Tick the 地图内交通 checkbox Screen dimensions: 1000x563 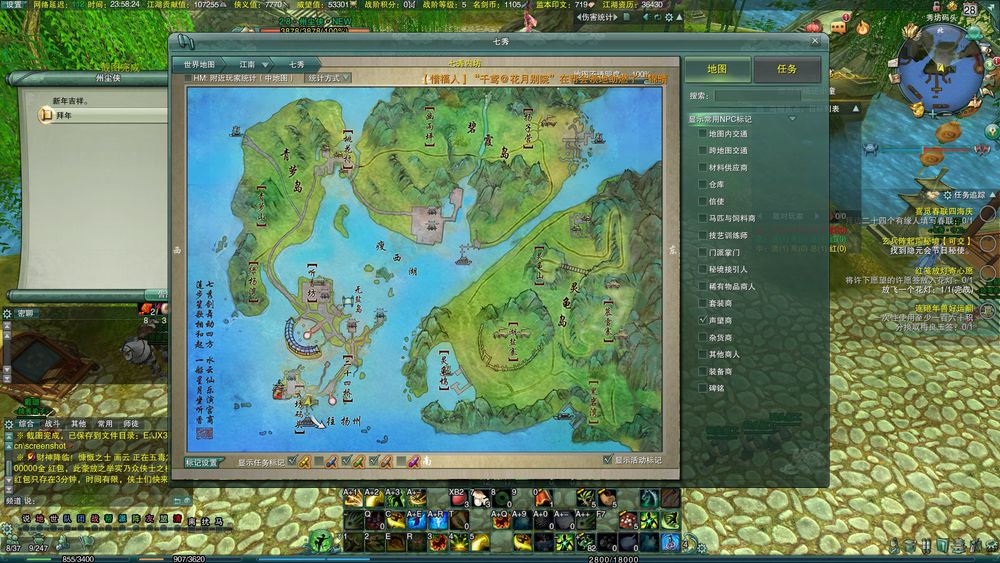tap(703, 134)
